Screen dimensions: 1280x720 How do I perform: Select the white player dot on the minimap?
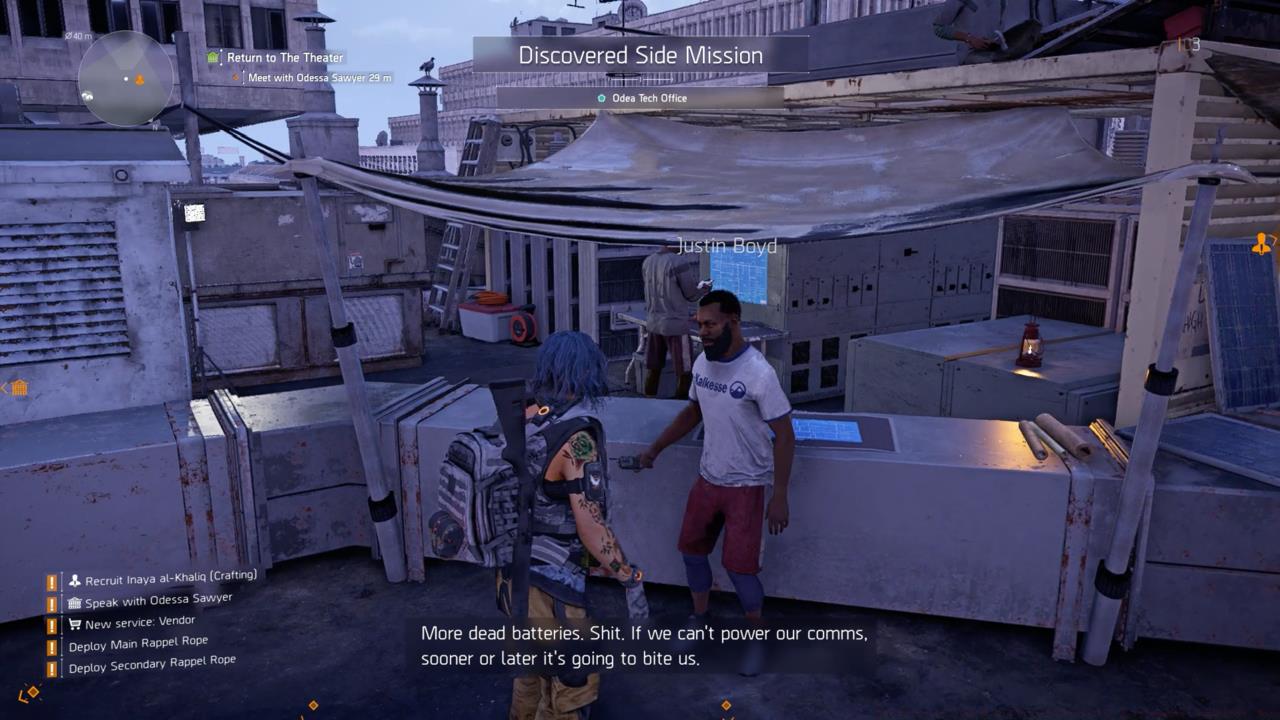click(x=126, y=77)
